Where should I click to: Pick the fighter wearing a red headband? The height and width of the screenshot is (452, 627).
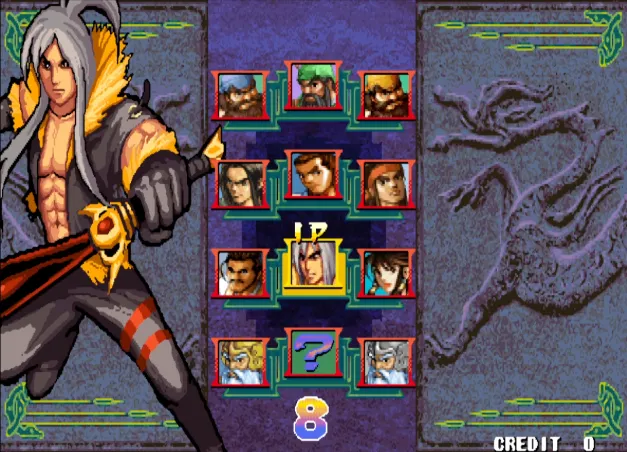point(384,183)
